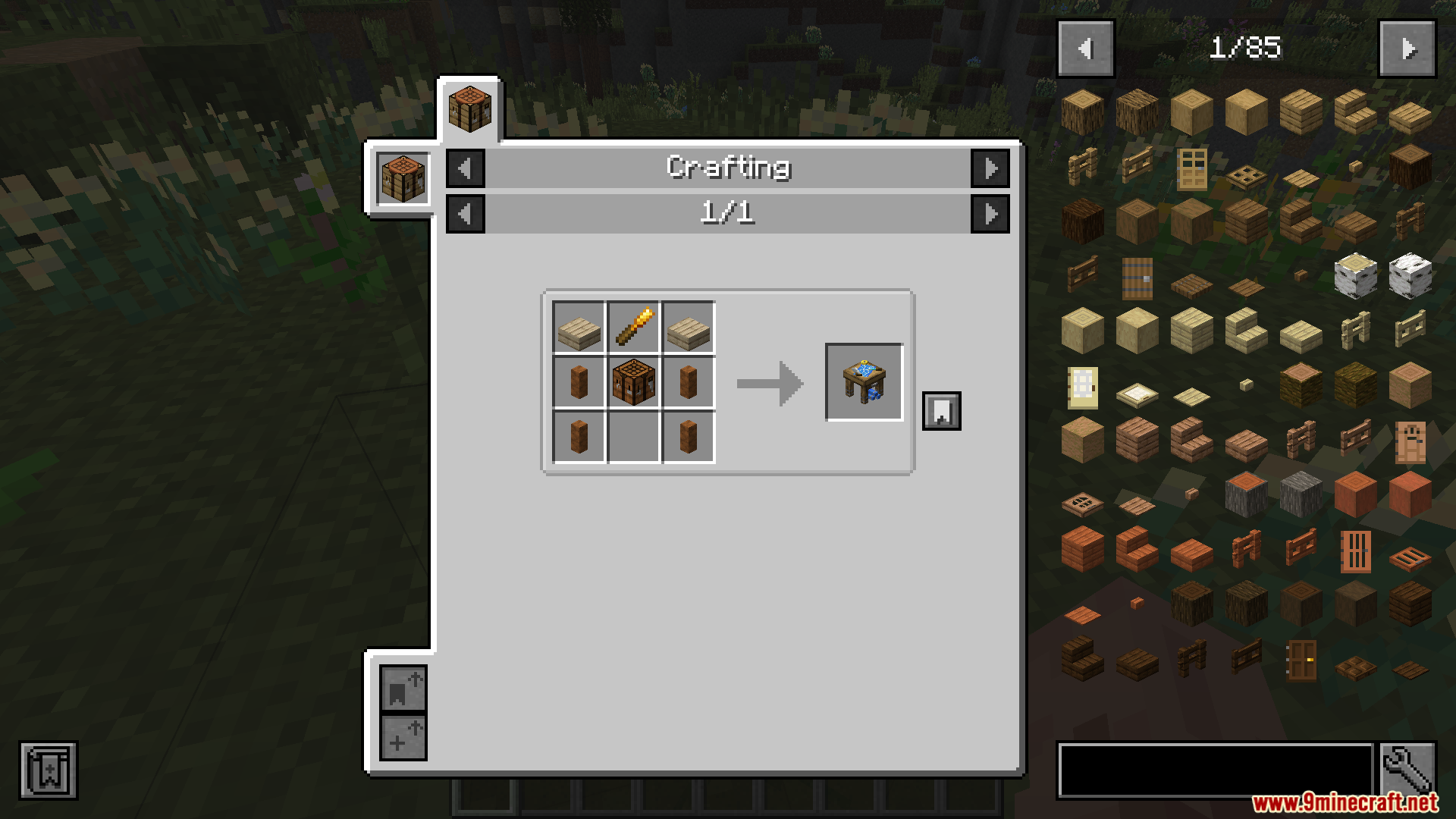
Task: Pick the crafting table ingredient in the grid's center
Action: coord(634,382)
